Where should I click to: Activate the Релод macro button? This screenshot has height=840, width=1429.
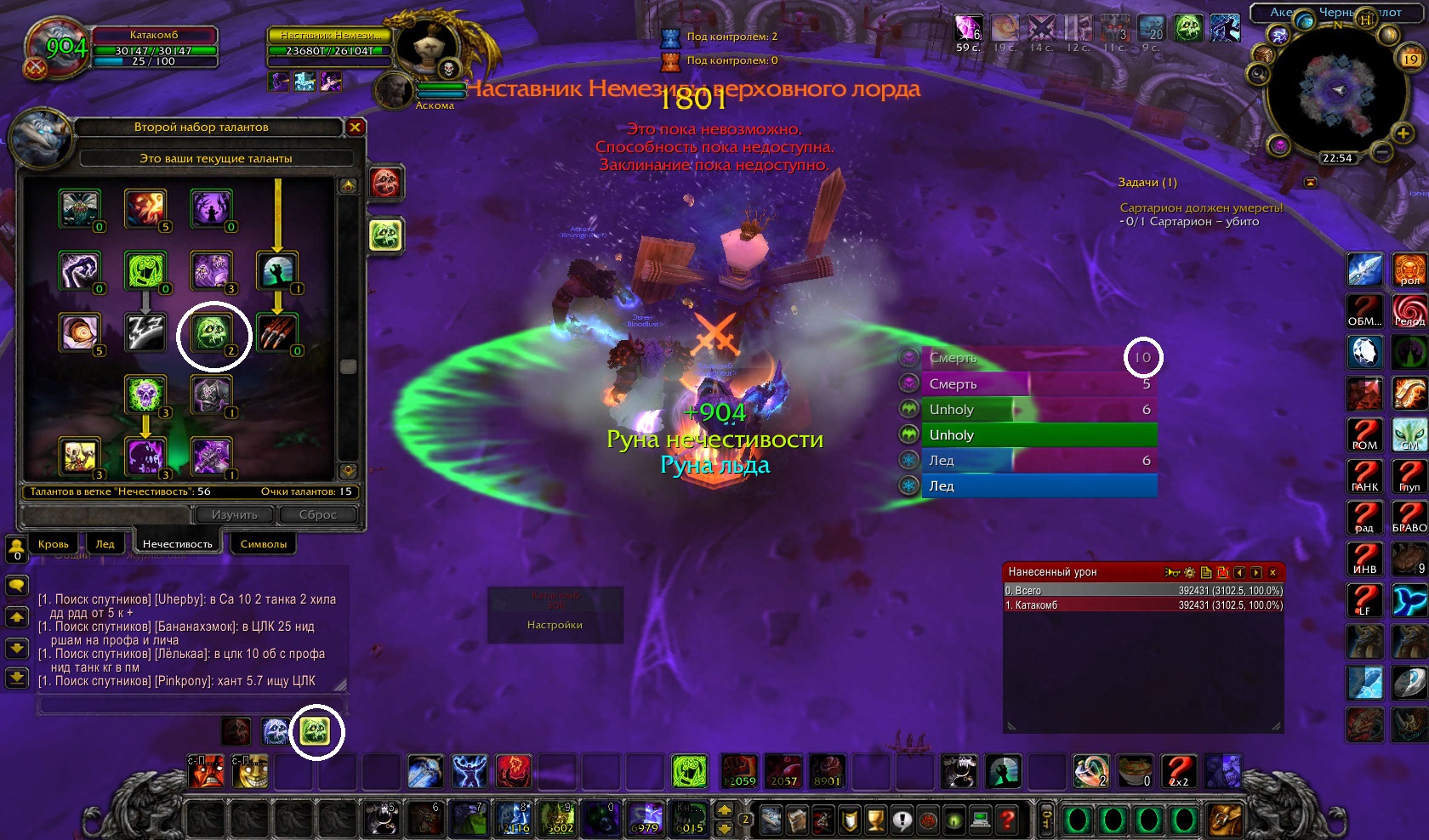[x=1409, y=310]
